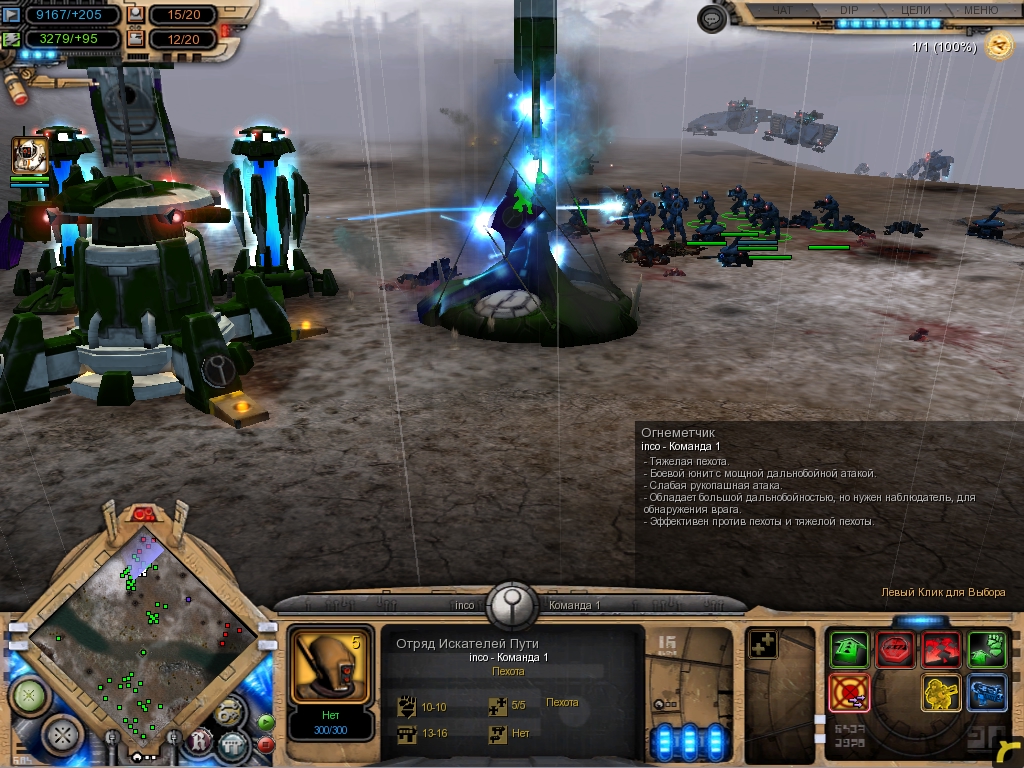Activate the red stop sign command
Viewport: 1024px width, 768px height.
[x=895, y=650]
